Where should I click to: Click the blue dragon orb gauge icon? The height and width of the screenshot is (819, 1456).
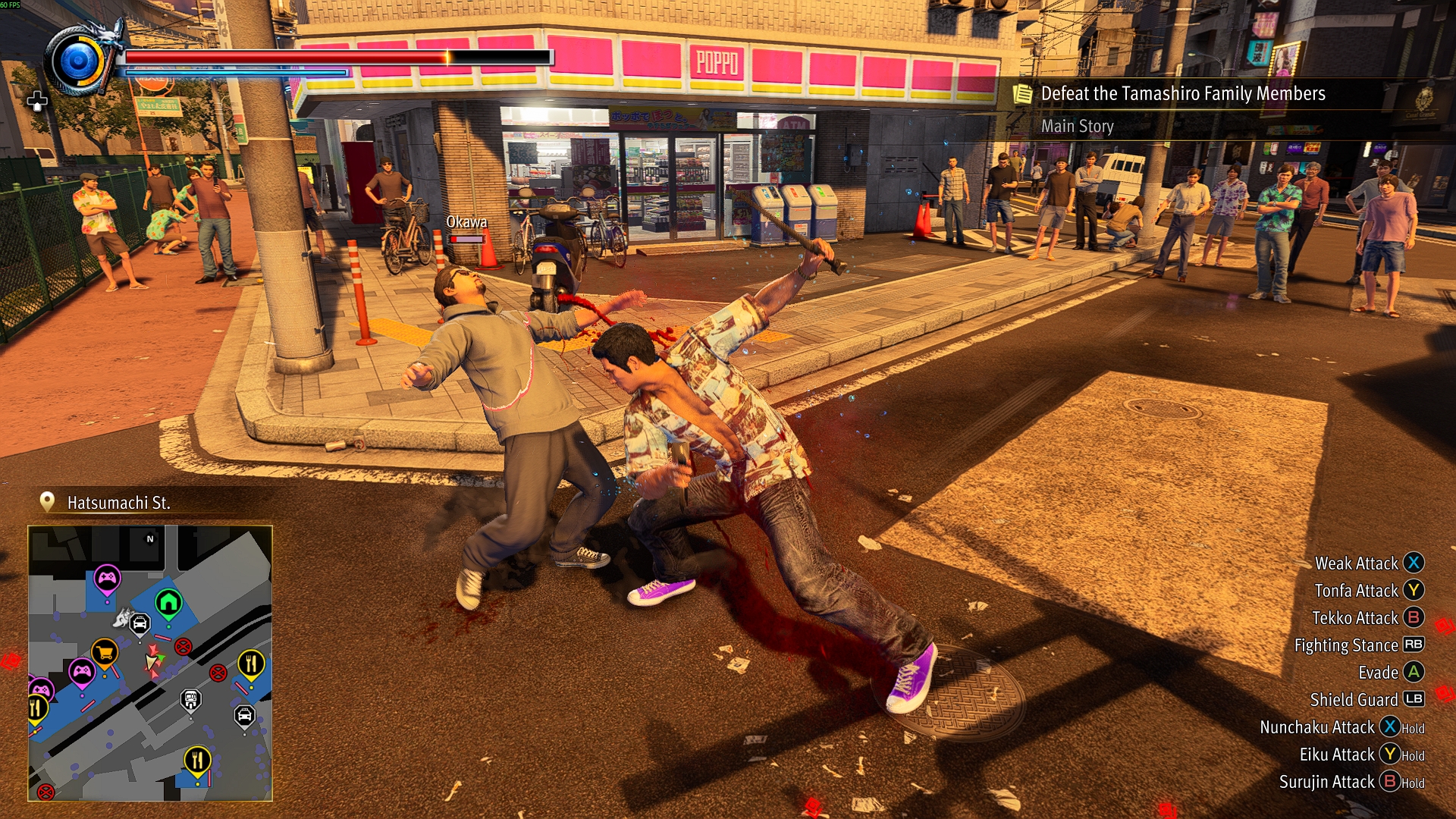(x=79, y=61)
